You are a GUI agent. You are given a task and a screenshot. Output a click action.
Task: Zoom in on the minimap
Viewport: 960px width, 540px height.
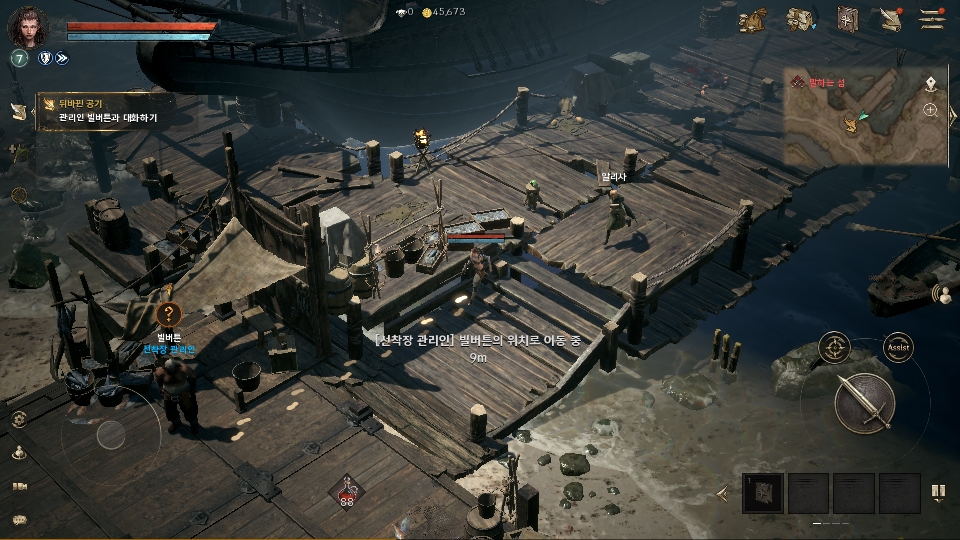931,110
